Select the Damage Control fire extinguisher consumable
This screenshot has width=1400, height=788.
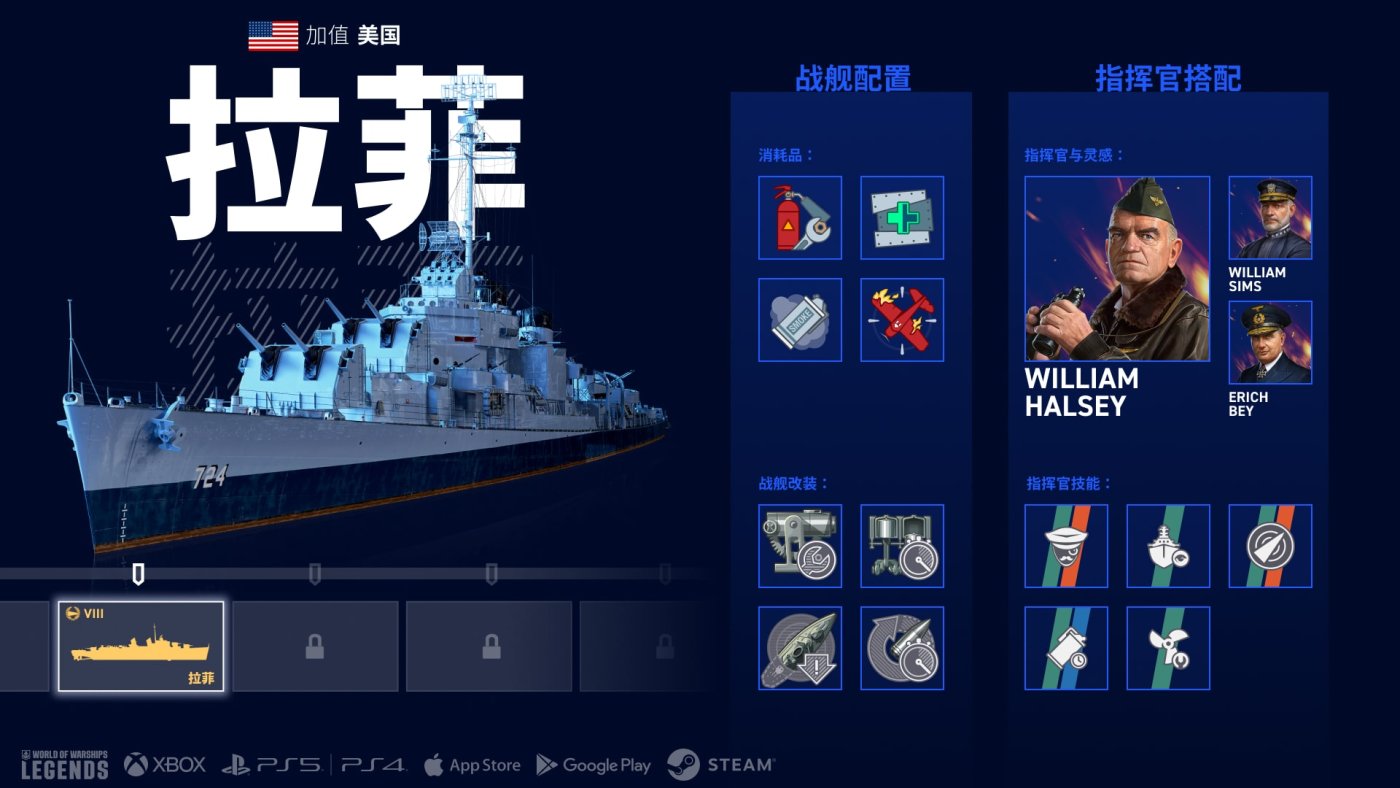coord(800,218)
